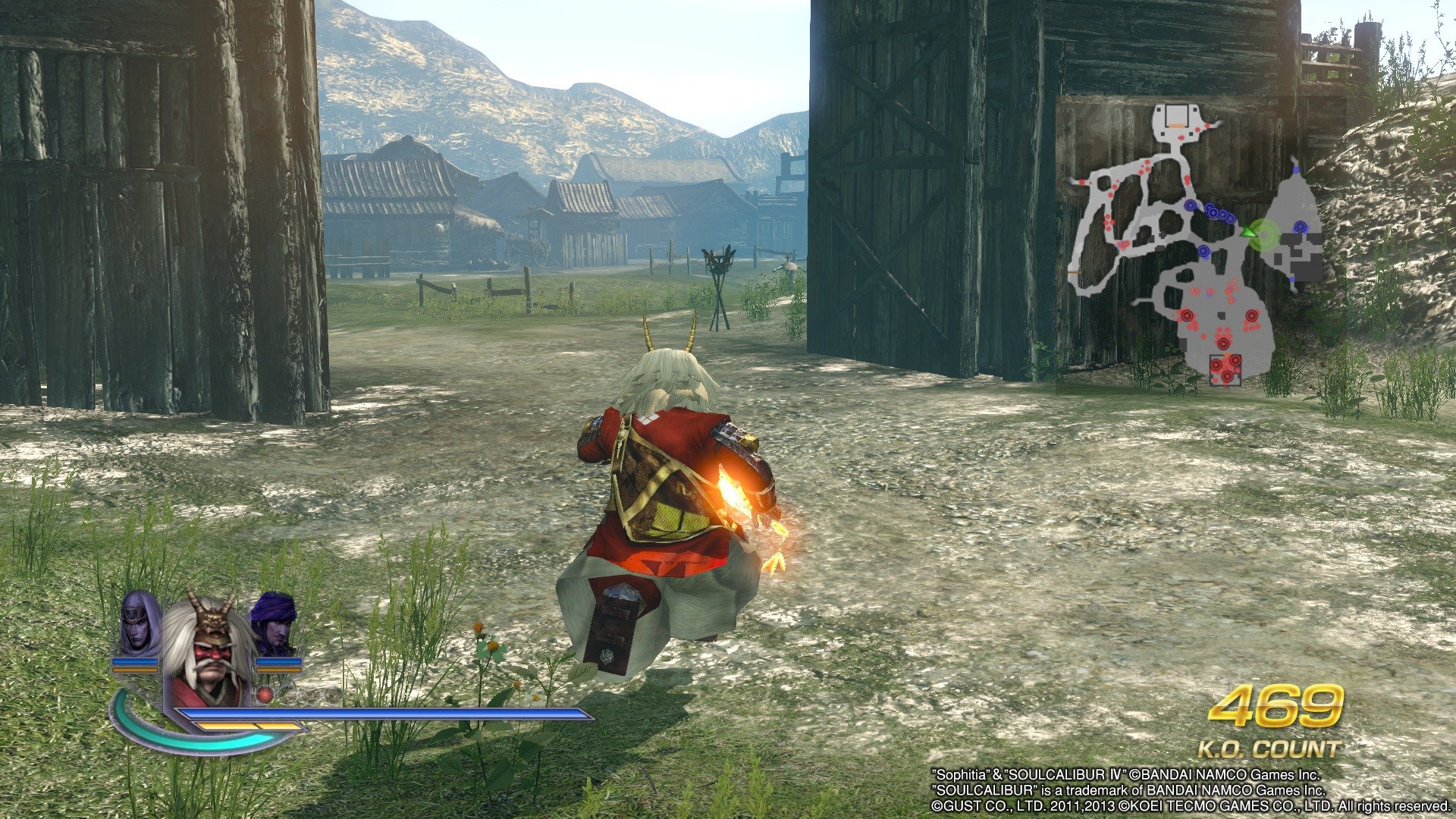The height and width of the screenshot is (819, 1456).
Task: Select the main camp building icon atop minimap
Action: pos(1176,116)
